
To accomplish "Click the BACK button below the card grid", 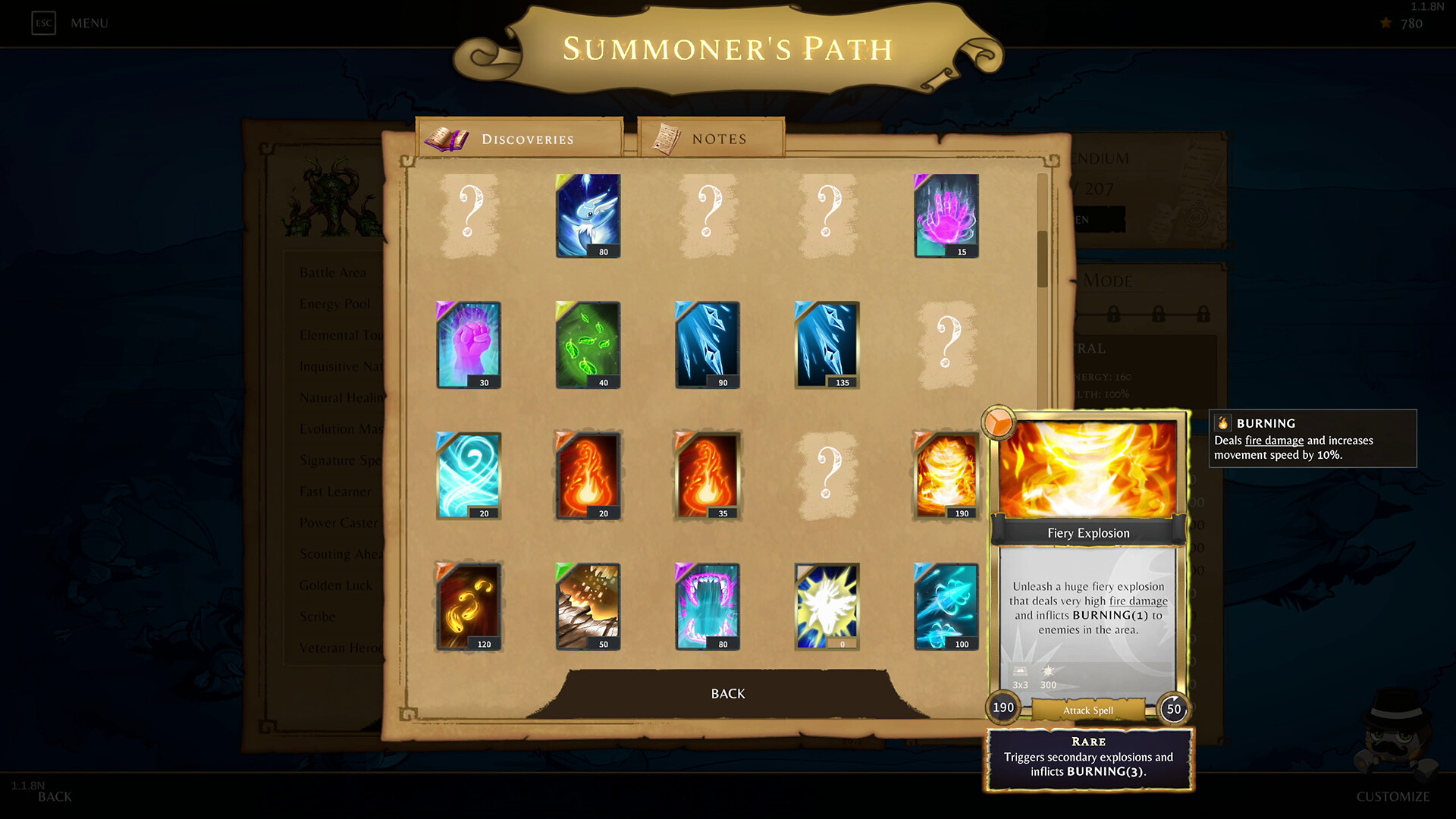I will [726, 692].
